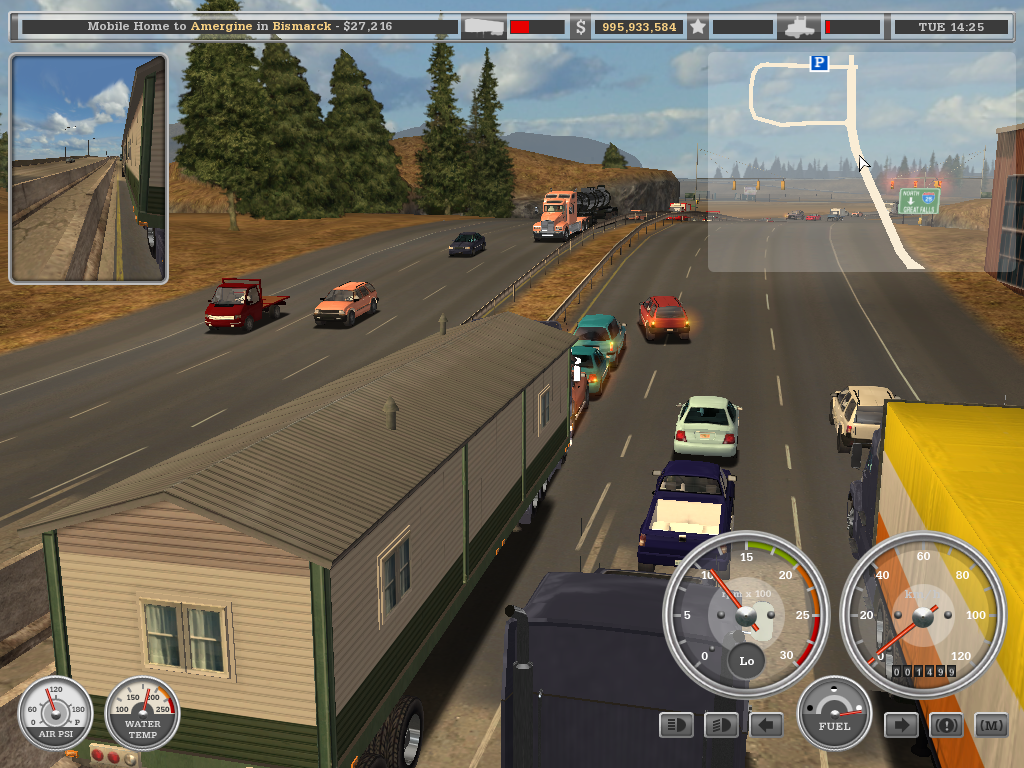This screenshot has width=1024, height=768.
Task: Activate the left turn signal arrow
Action: pos(766,725)
